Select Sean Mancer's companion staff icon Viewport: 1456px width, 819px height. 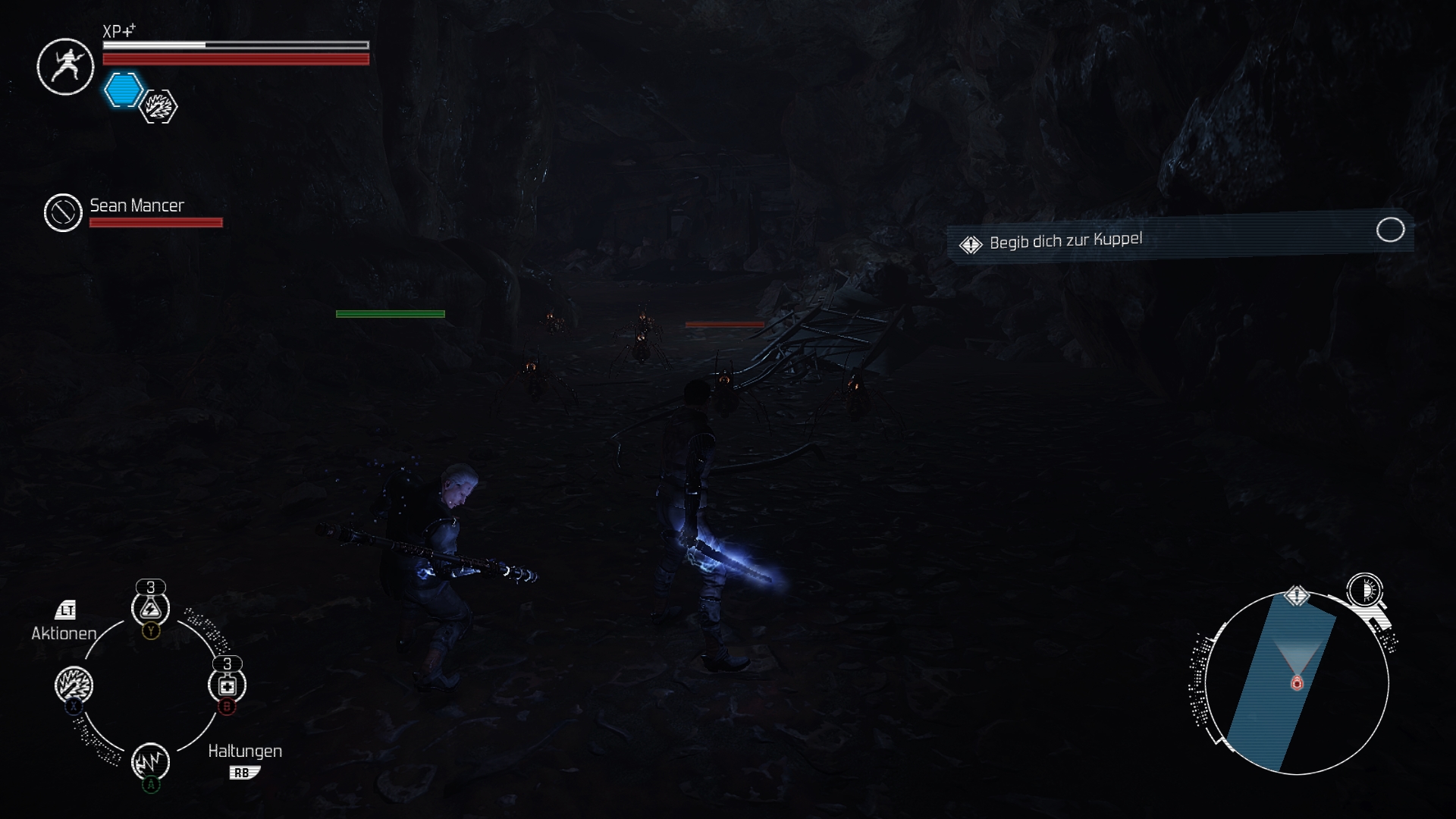click(63, 213)
